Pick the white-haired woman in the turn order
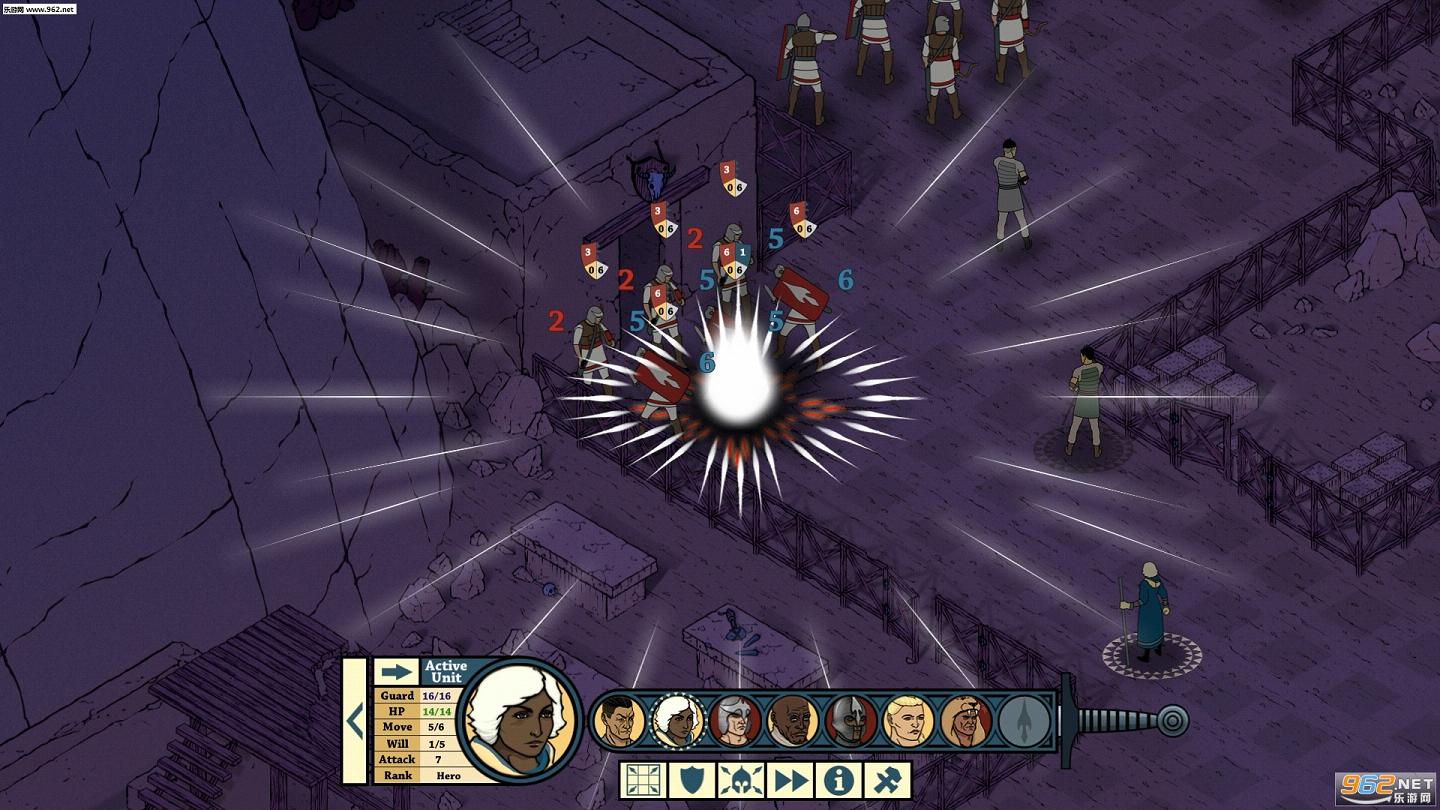The height and width of the screenshot is (810, 1440). point(677,721)
